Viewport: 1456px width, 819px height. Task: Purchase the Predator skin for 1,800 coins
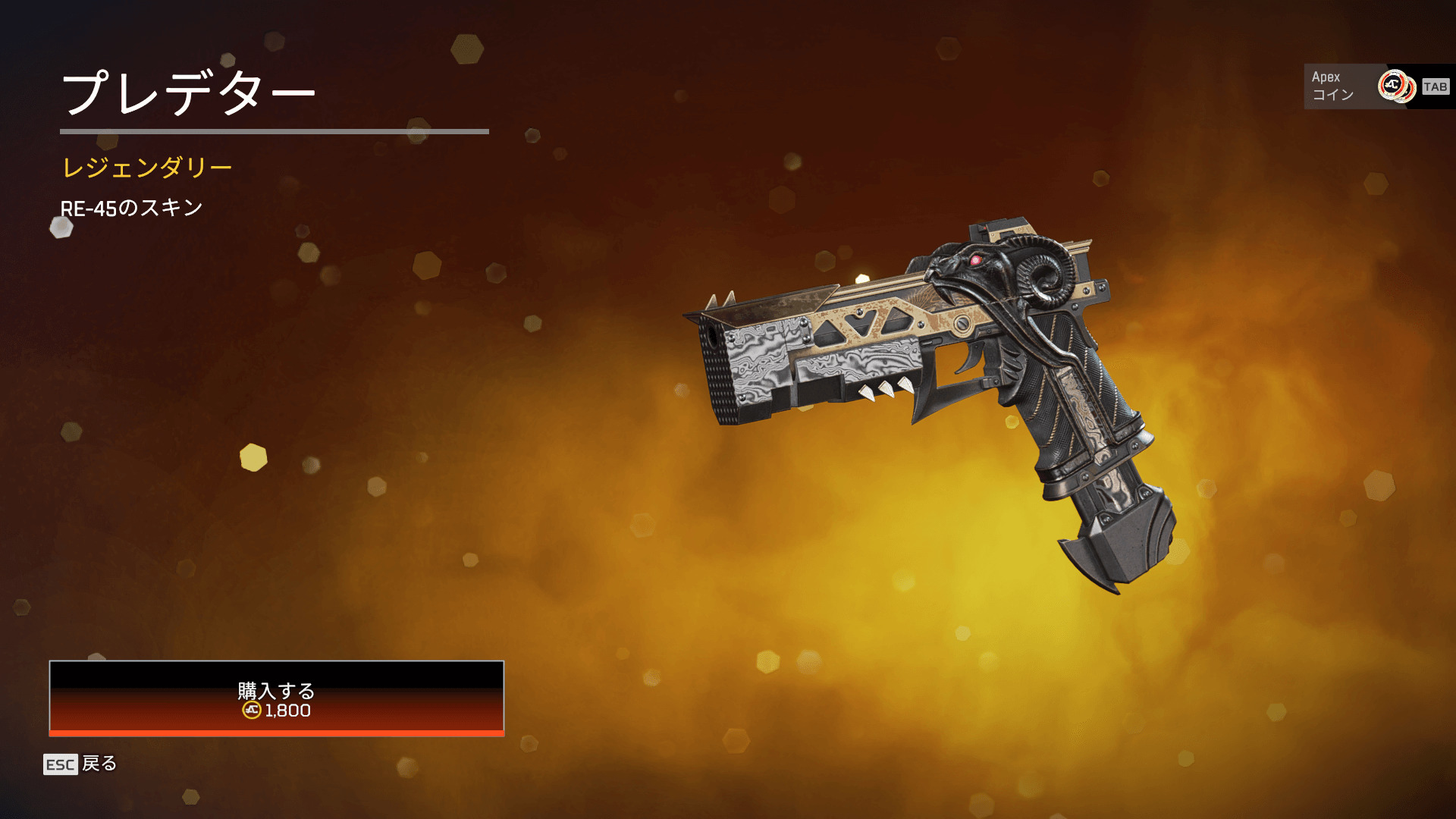[x=276, y=698]
